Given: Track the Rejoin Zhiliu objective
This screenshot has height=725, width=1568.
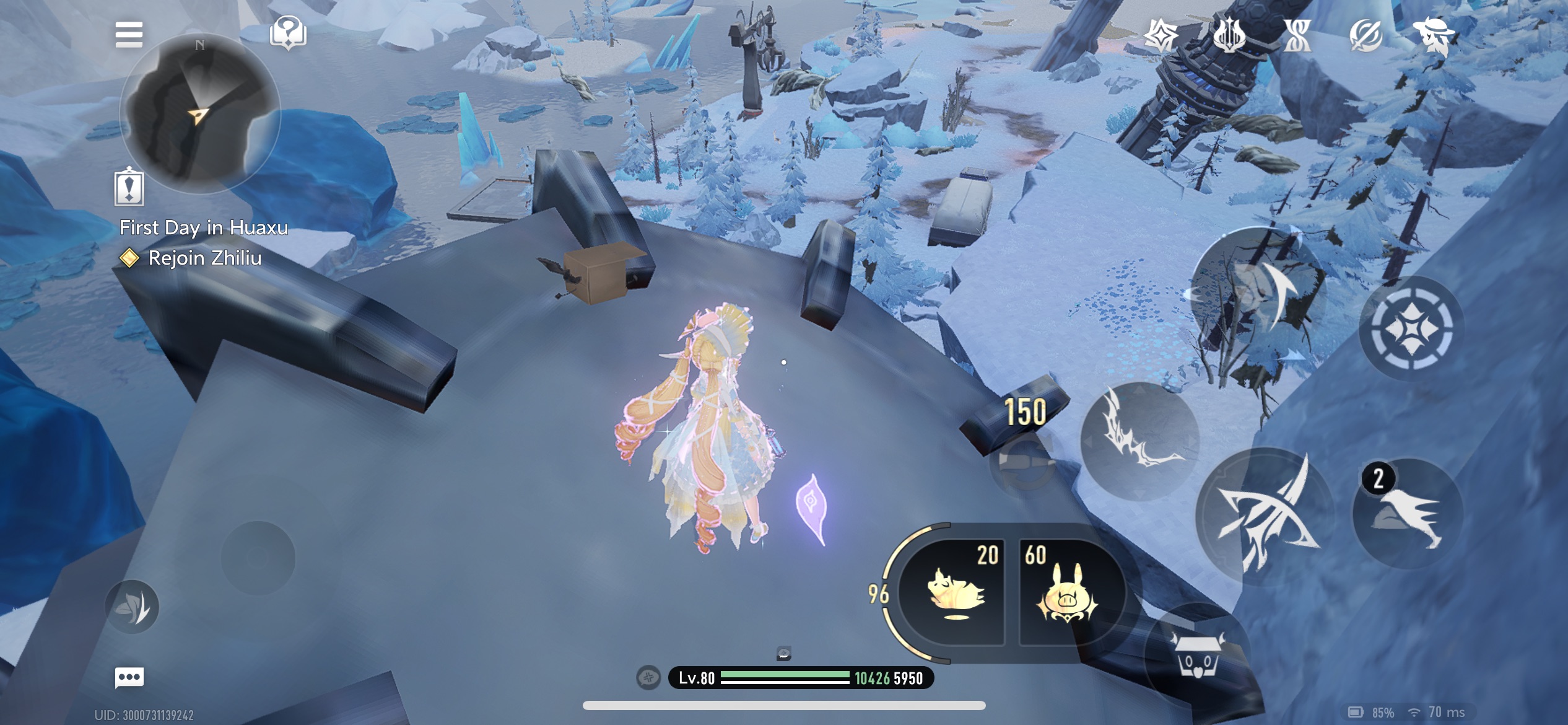Looking at the screenshot, I should [x=204, y=258].
